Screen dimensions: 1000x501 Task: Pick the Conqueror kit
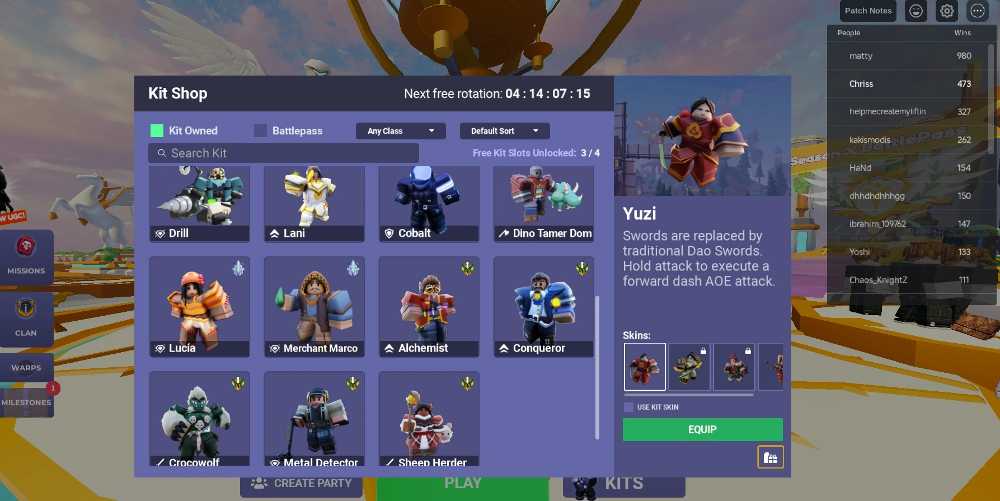tap(543, 305)
